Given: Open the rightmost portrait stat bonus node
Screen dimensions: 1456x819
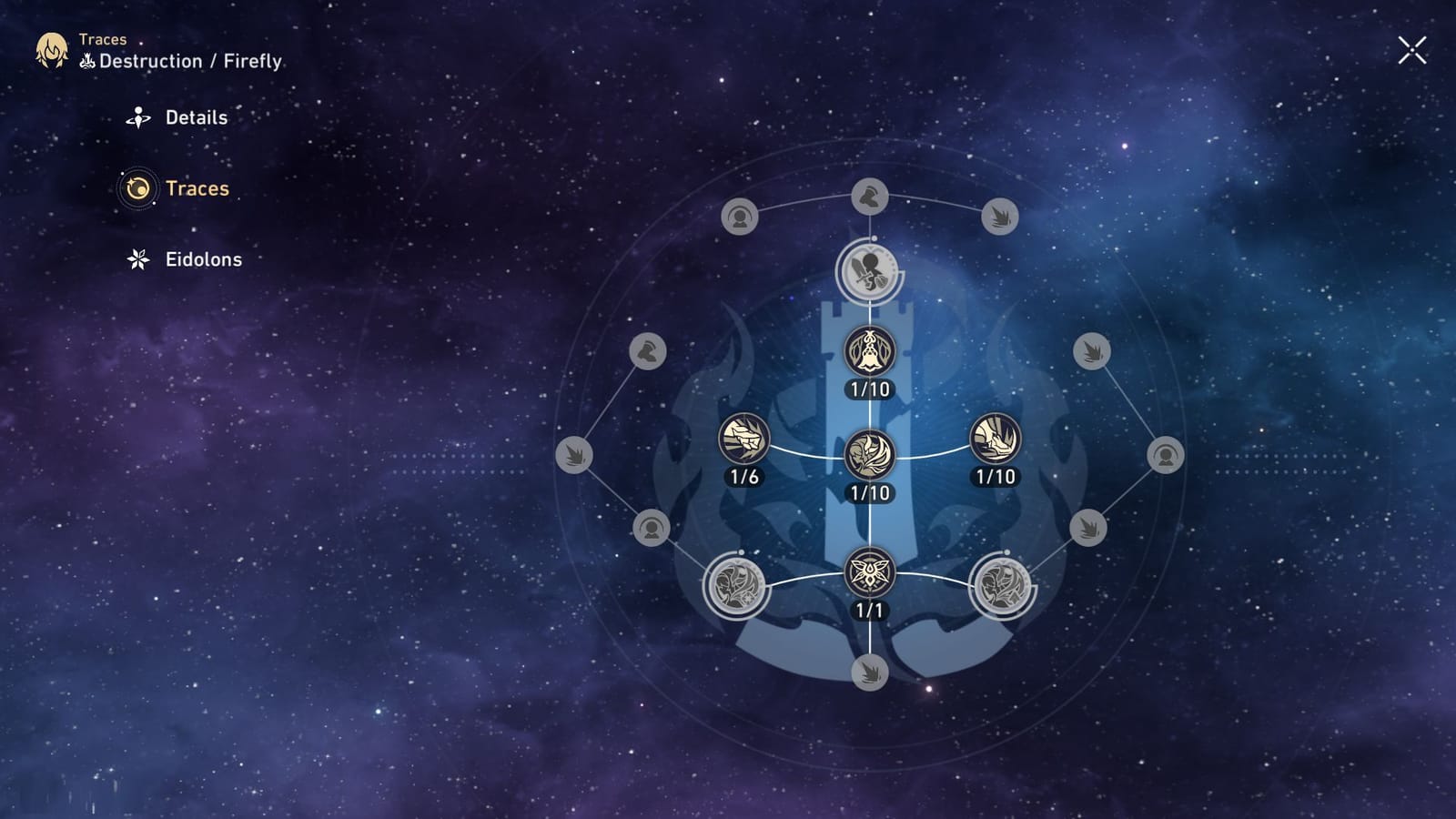Looking at the screenshot, I should (1168, 455).
